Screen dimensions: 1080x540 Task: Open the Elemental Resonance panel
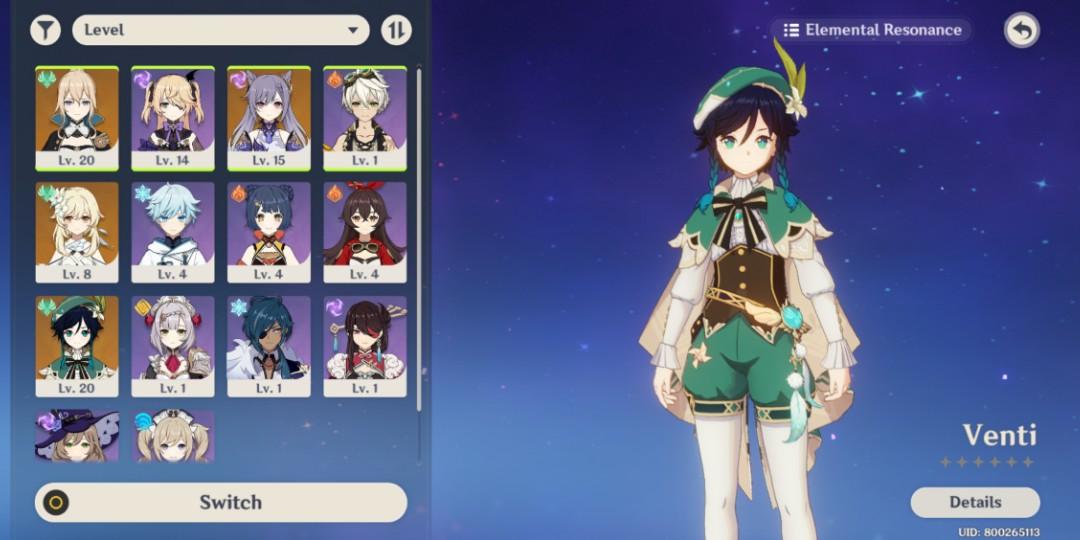coord(872,30)
